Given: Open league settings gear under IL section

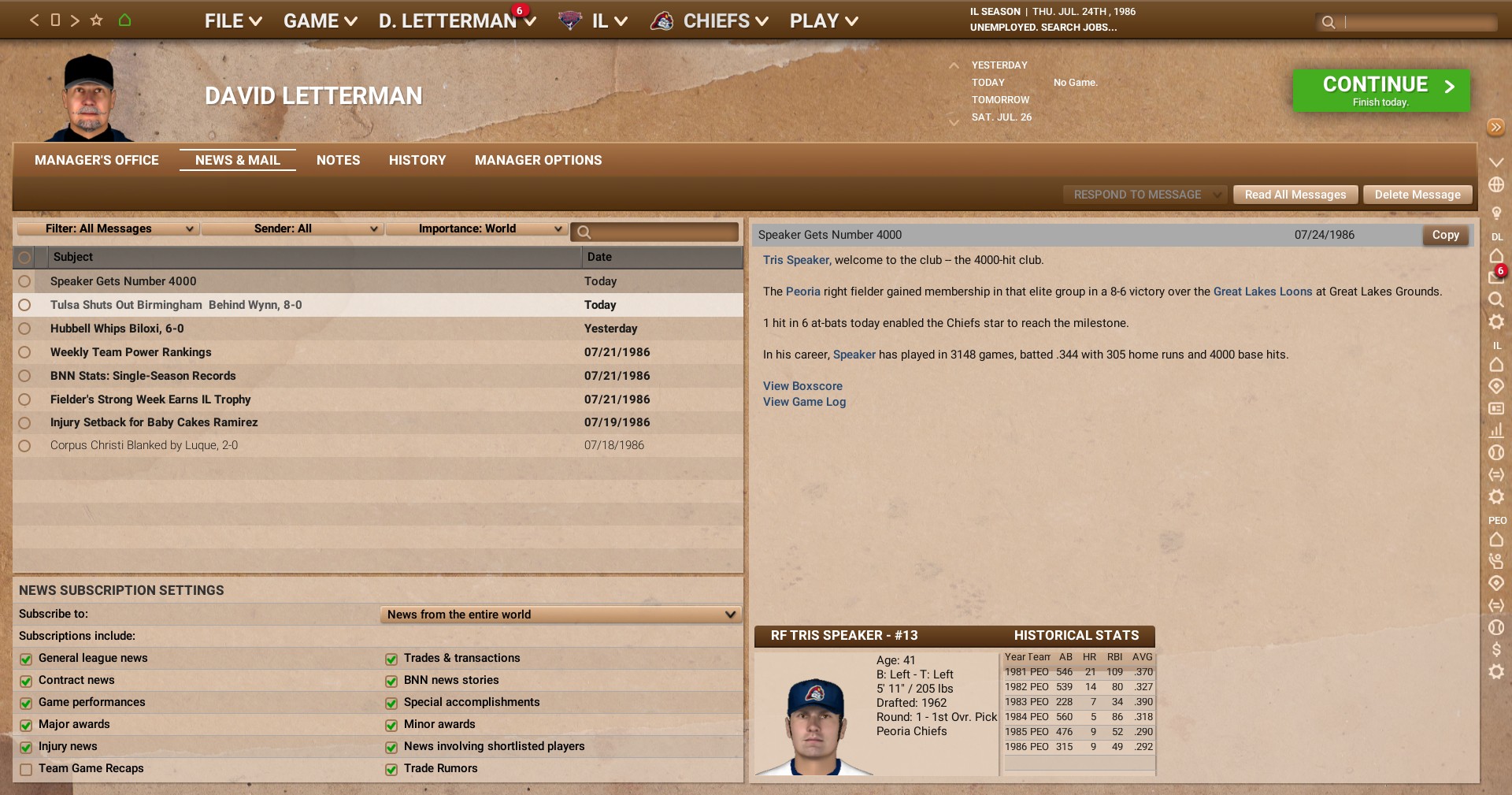Looking at the screenshot, I should [1498, 497].
